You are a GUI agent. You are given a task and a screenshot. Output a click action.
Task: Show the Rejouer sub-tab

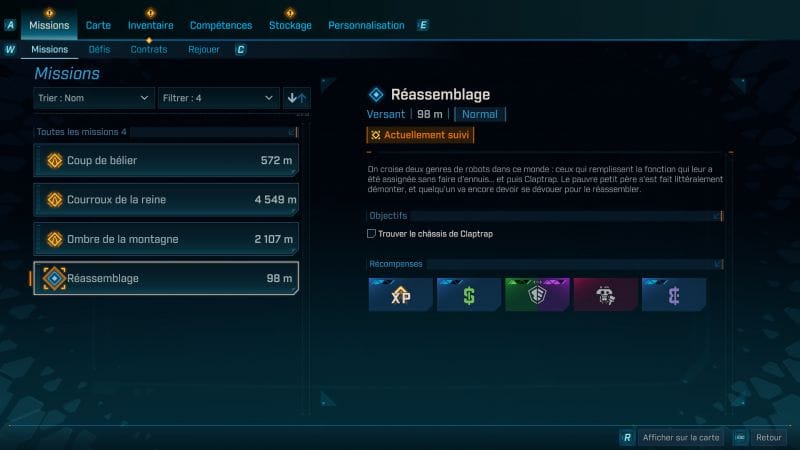pyautogui.click(x=204, y=49)
